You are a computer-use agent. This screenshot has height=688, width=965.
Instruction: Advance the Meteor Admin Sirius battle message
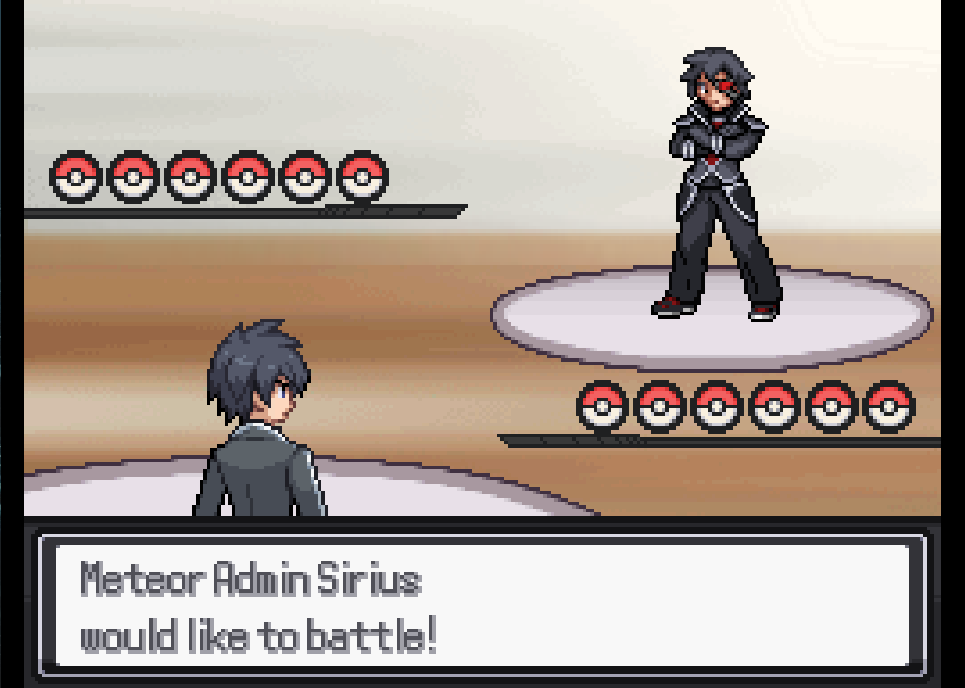(481, 606)
